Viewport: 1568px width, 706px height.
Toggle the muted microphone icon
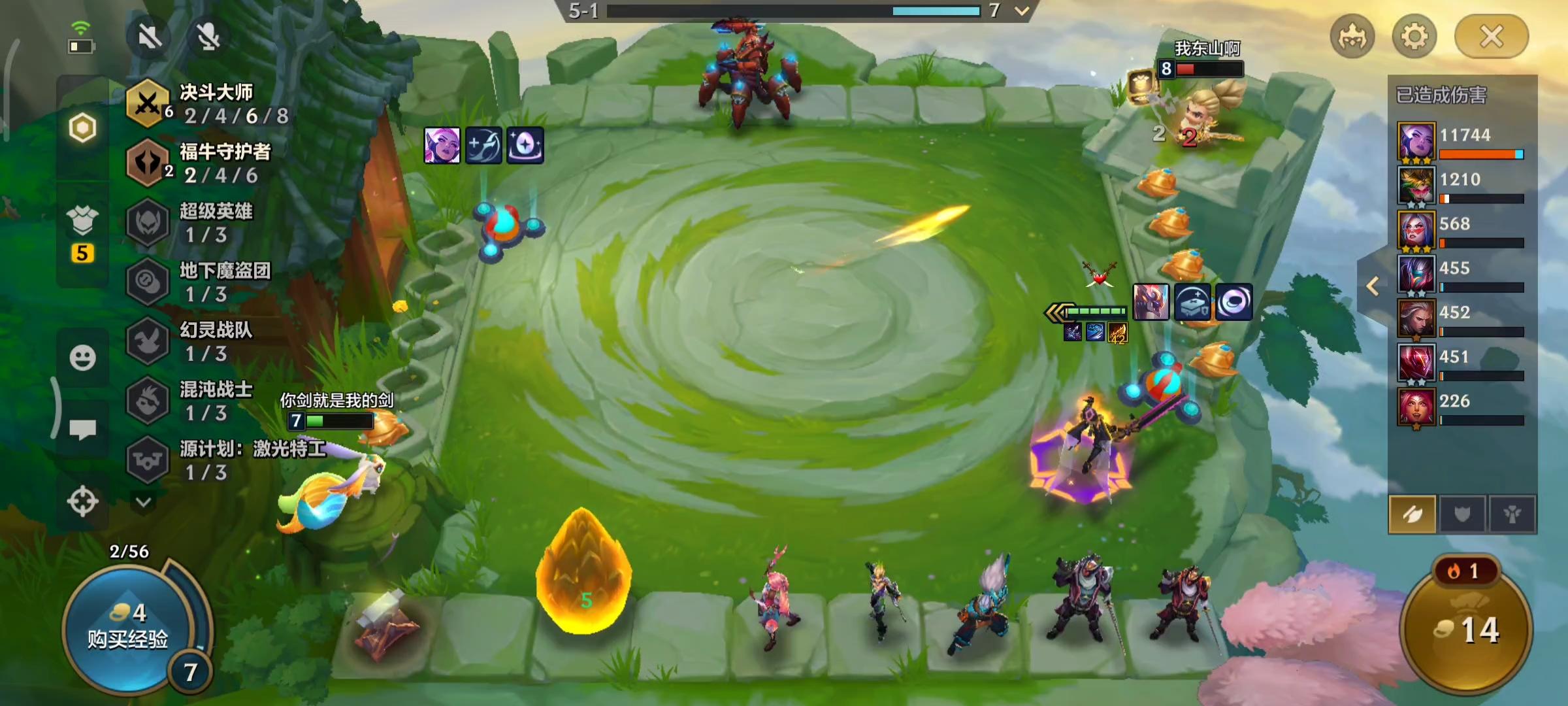coord(208,37)
